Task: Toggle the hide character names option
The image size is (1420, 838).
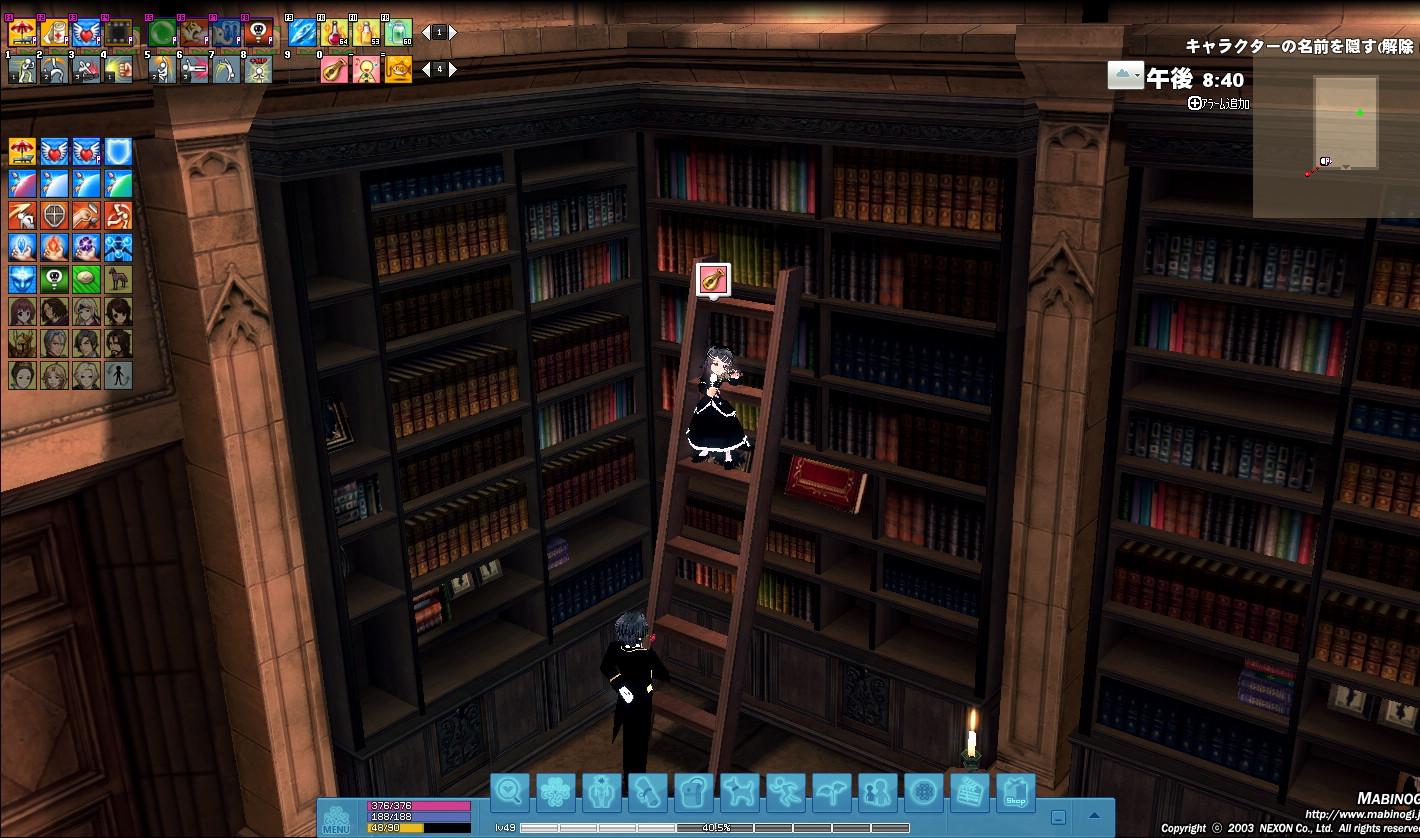Action: click(1299, 47)
